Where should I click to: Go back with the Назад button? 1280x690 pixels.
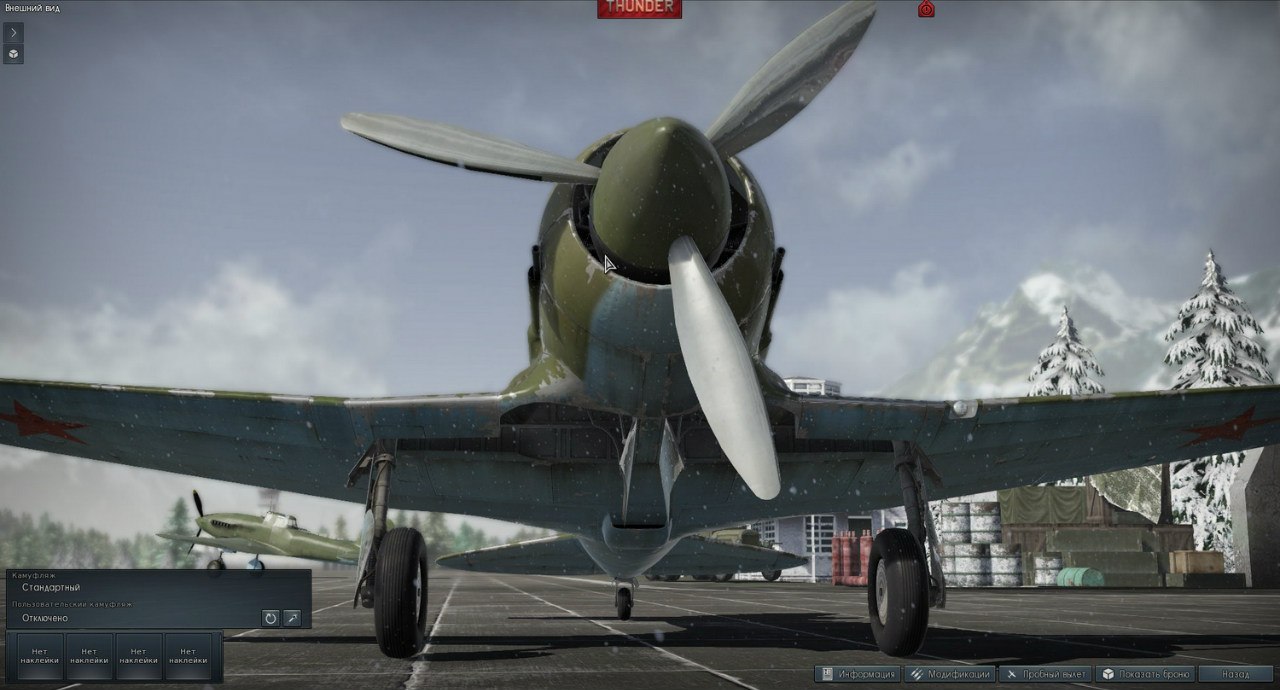[x=1235, y=674]
